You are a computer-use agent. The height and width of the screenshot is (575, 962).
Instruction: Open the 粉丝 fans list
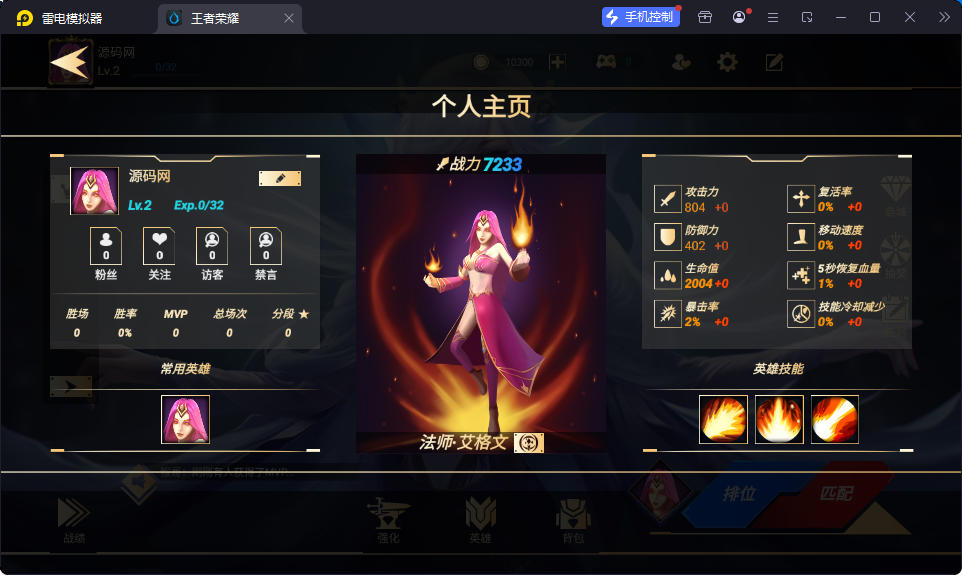tap(106, 246)
